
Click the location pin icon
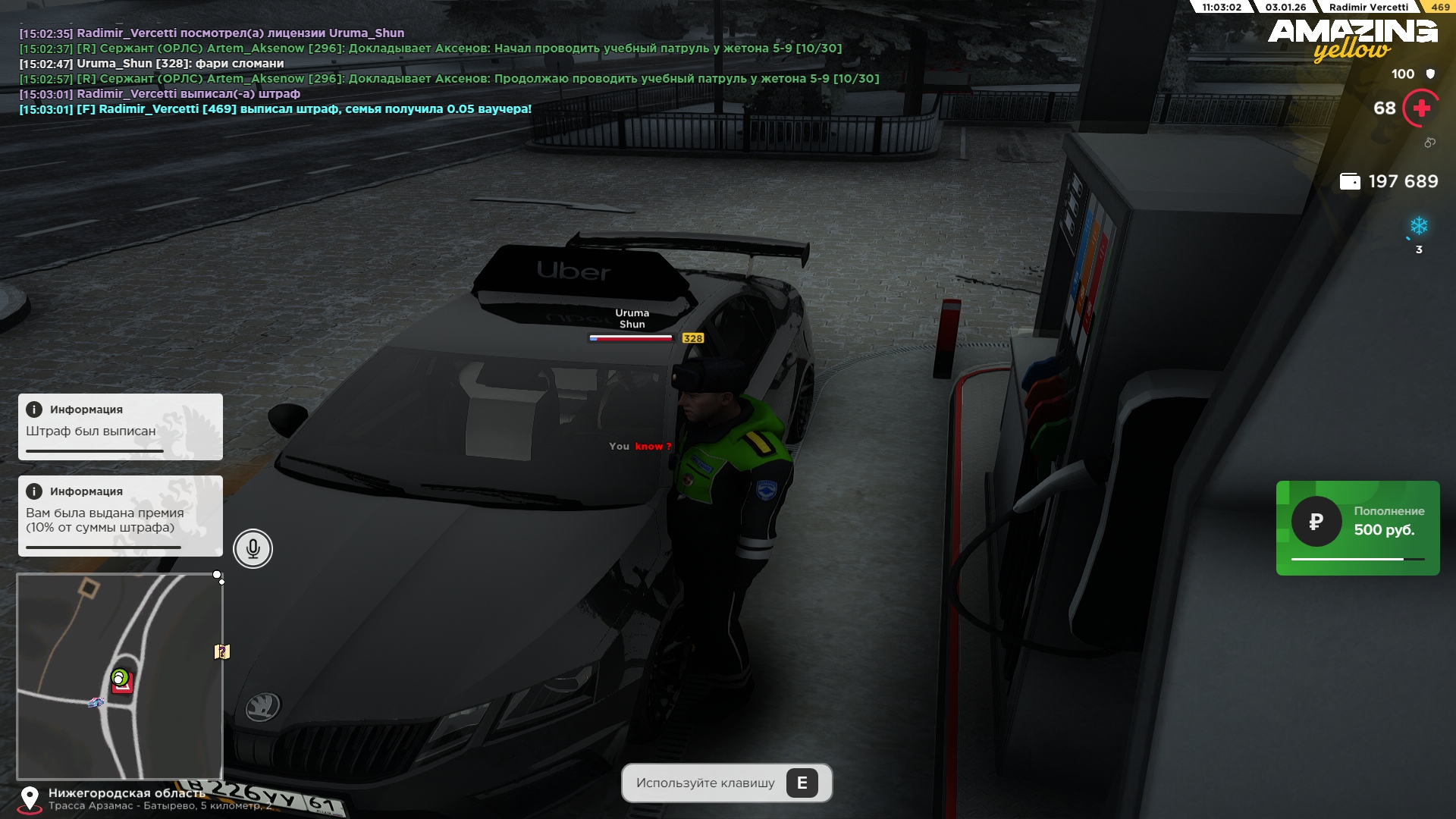30,798
